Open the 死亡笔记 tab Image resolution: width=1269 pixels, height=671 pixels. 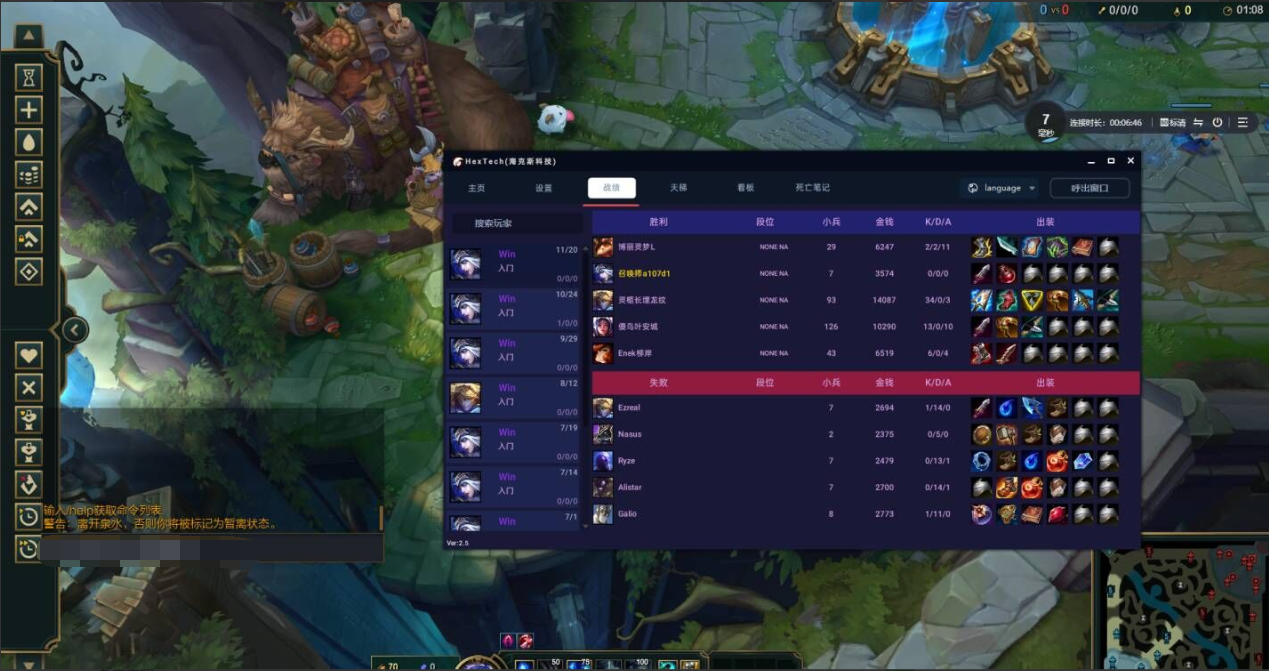tap(812, 188)
